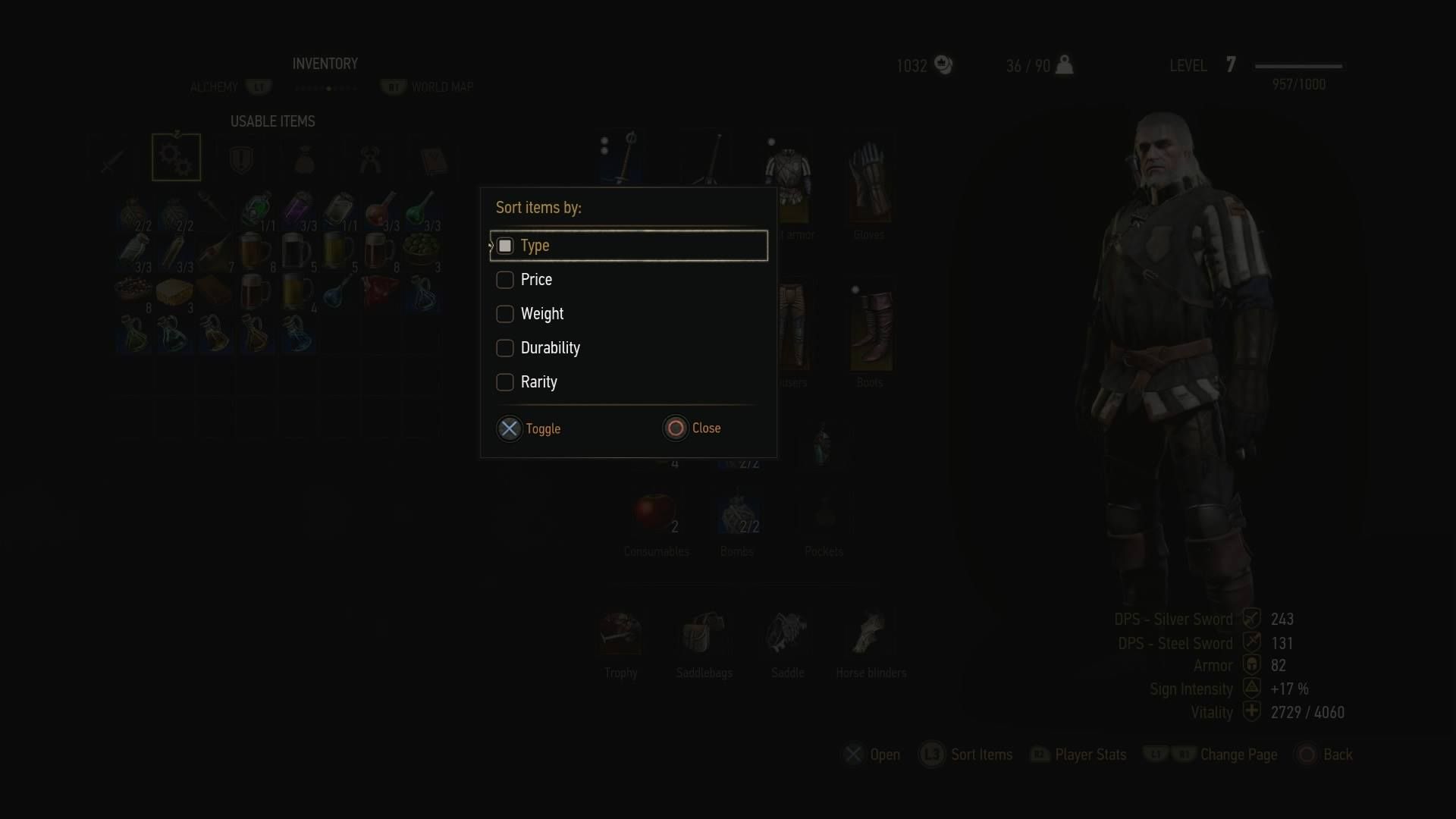Click the level experience progress bar
1456x819 pixels.
pos(1297,66)
